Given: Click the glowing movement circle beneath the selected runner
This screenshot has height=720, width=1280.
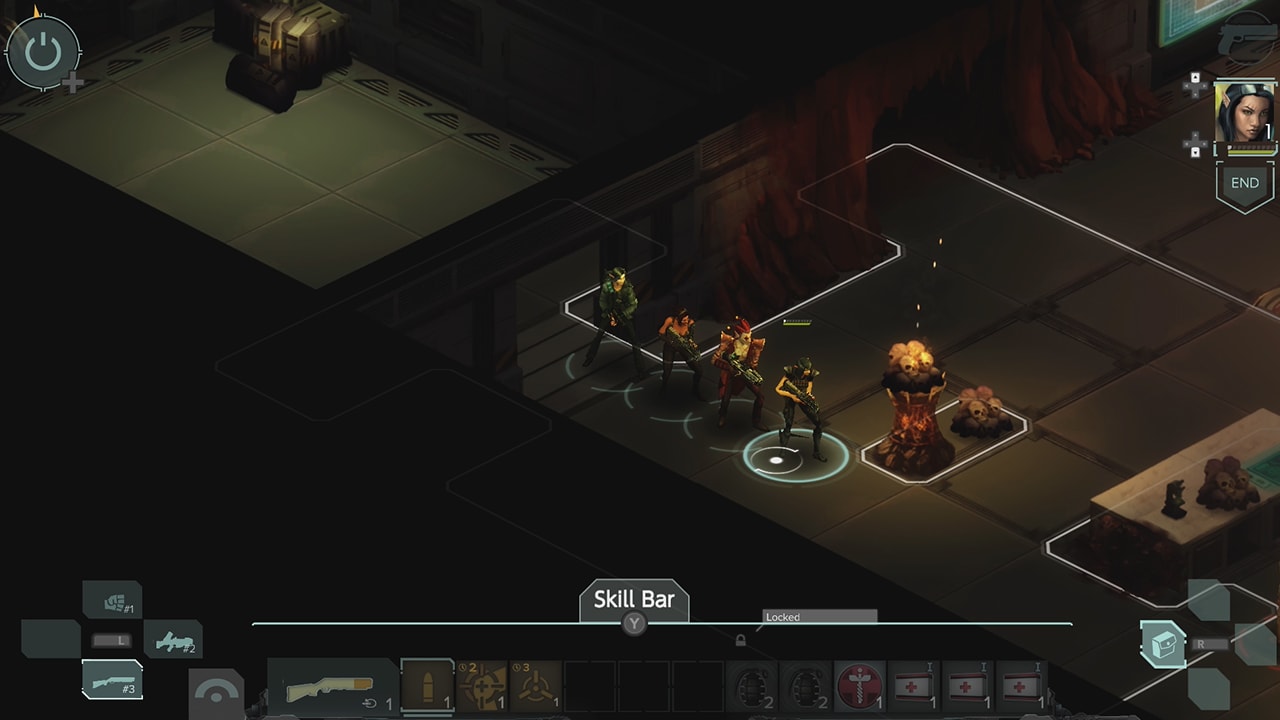Looking at the screenshot, I should coord(775,459).
